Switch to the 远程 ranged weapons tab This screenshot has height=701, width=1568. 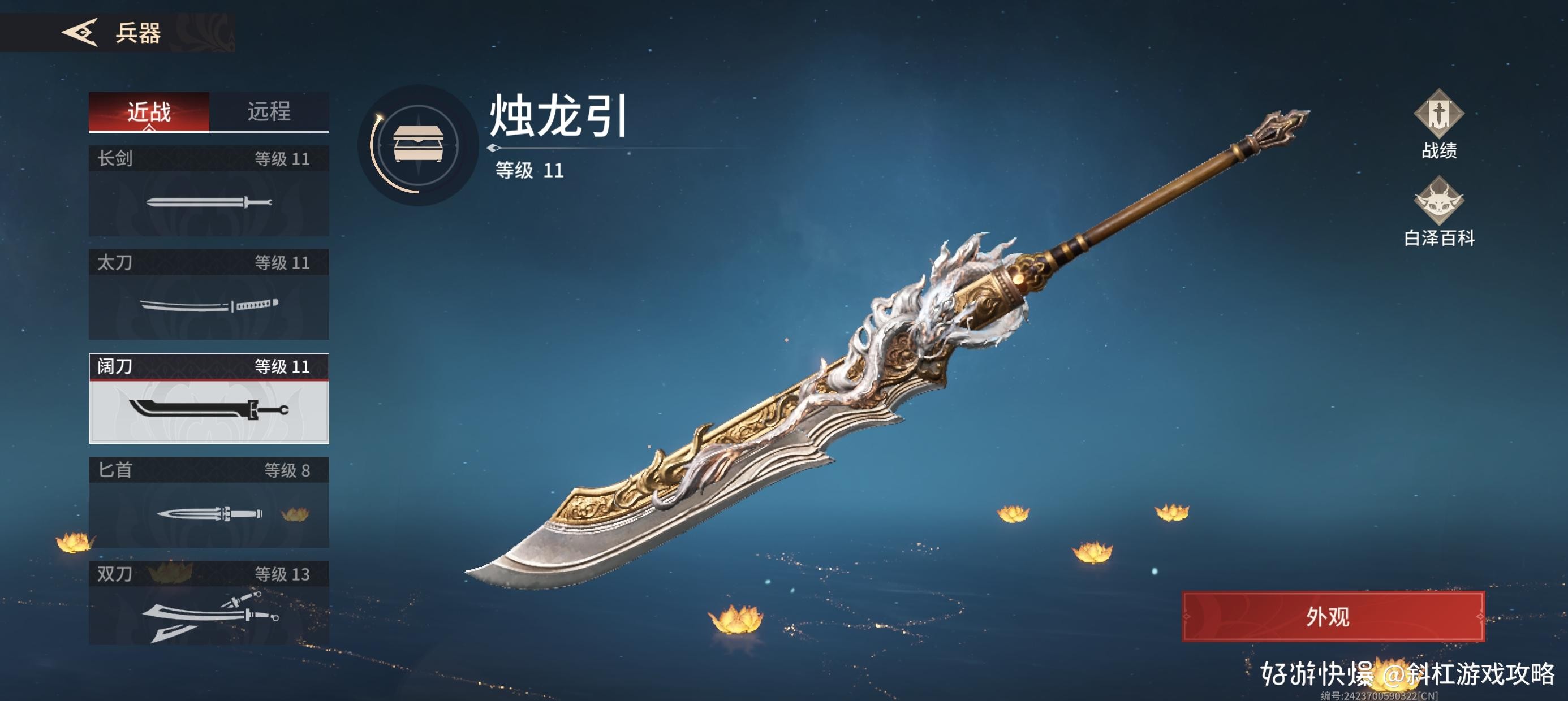pyautogui.click(x=270, y=110)
